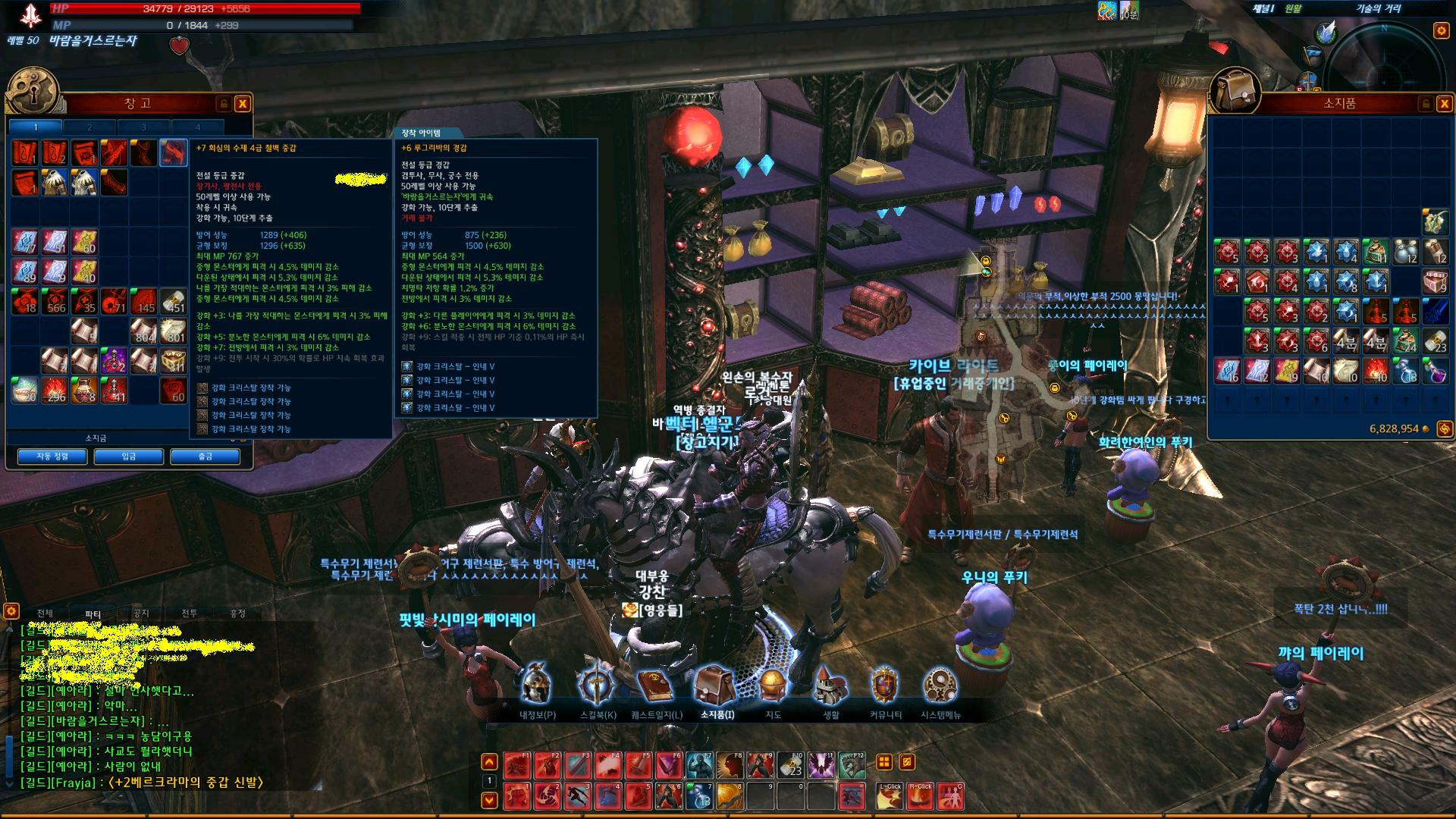This screenshot has height=819, width=1456.
Task: Open the 지도 map globe menu
Action: [x=772, y=686]
